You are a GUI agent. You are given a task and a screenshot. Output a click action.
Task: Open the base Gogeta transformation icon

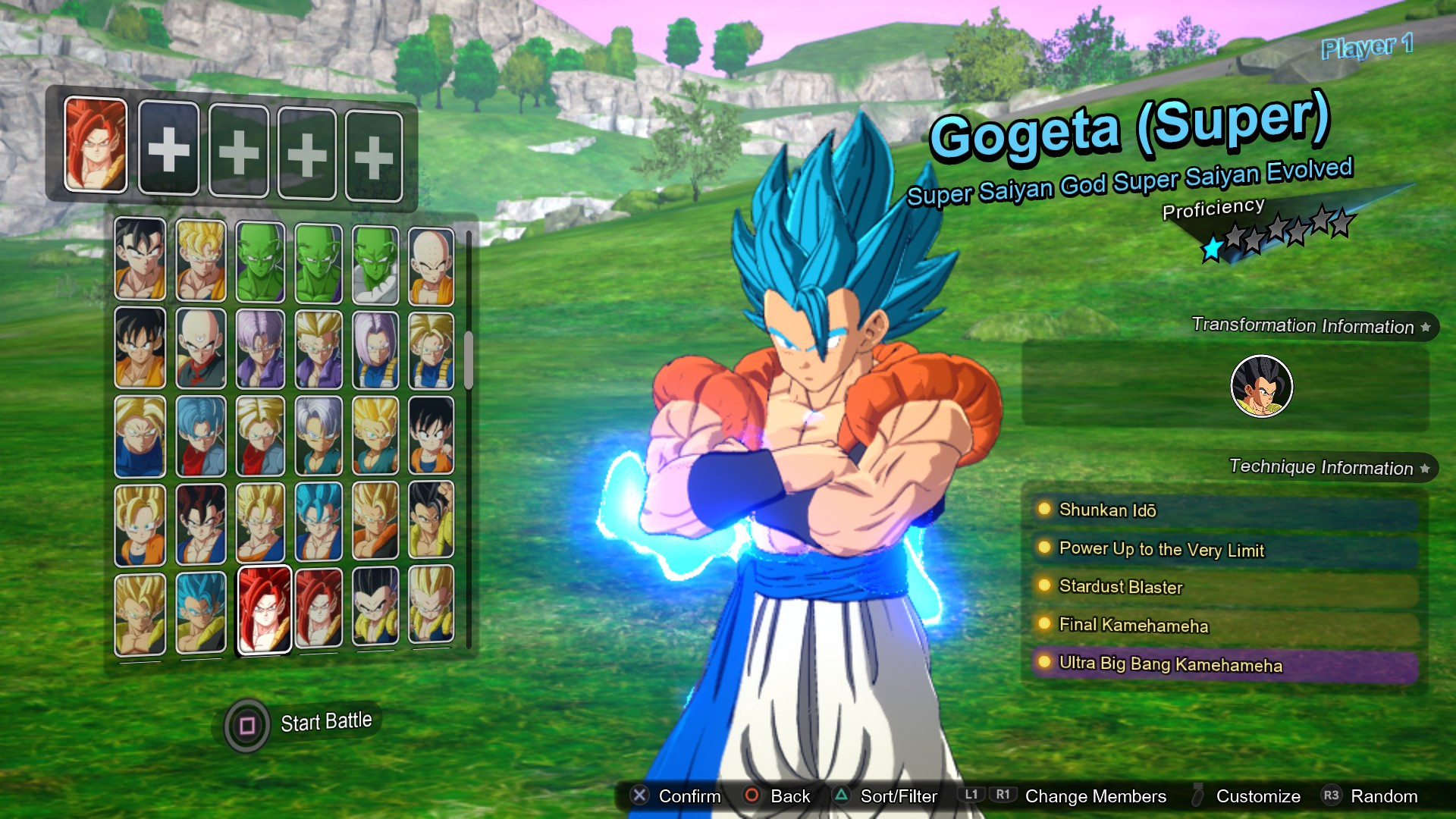[x=1261, y=386]
